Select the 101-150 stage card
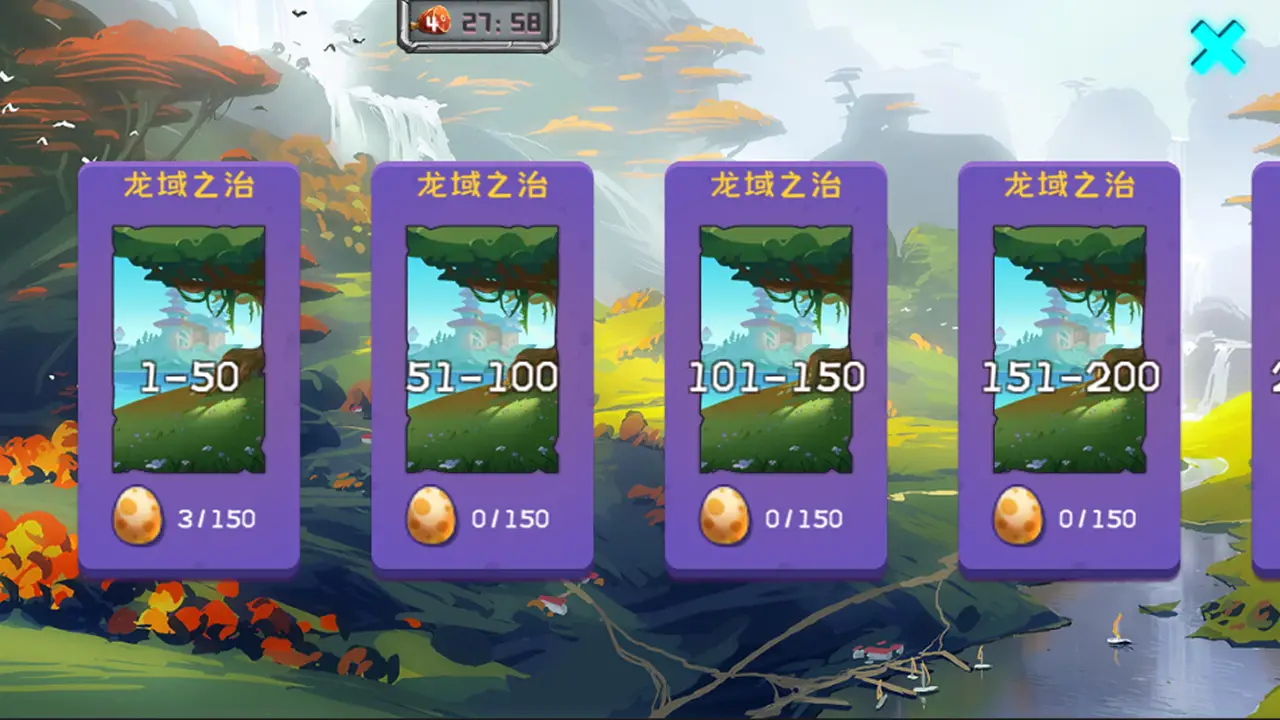 click(776, 370)
